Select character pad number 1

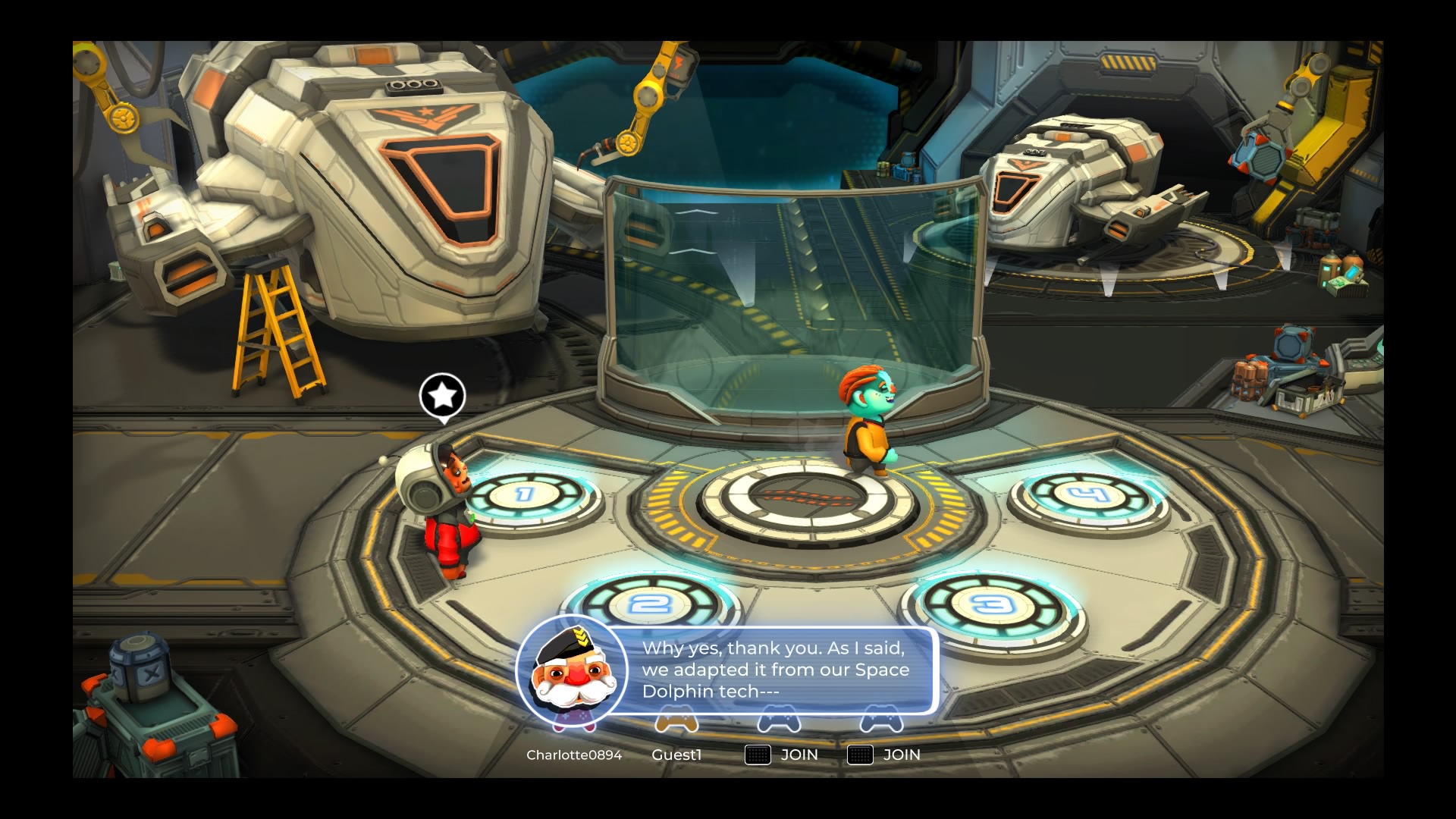point(523,494)
